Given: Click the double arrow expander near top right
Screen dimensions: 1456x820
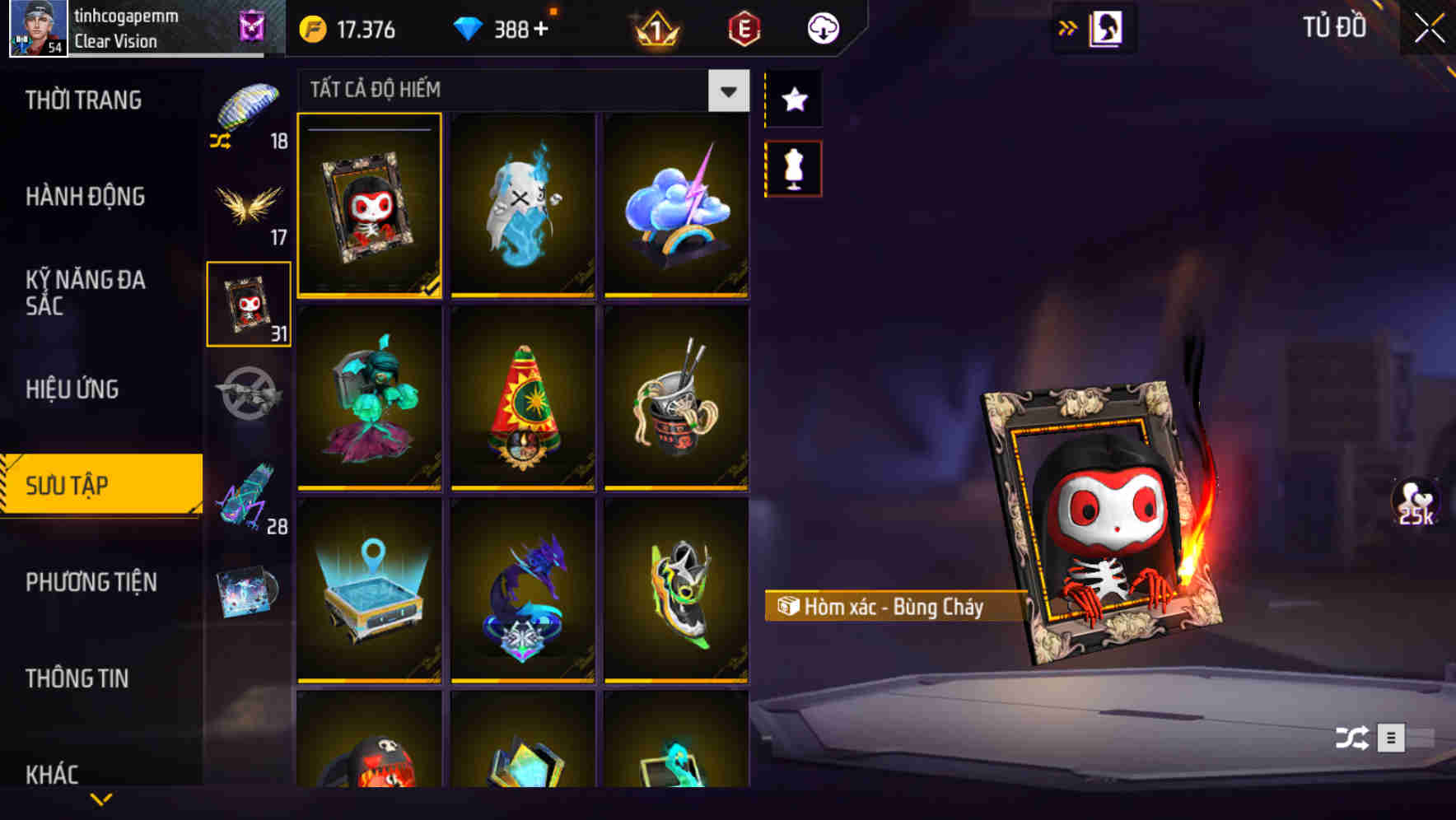Looking at the screenshot, I should click(x=1068, y=27).
